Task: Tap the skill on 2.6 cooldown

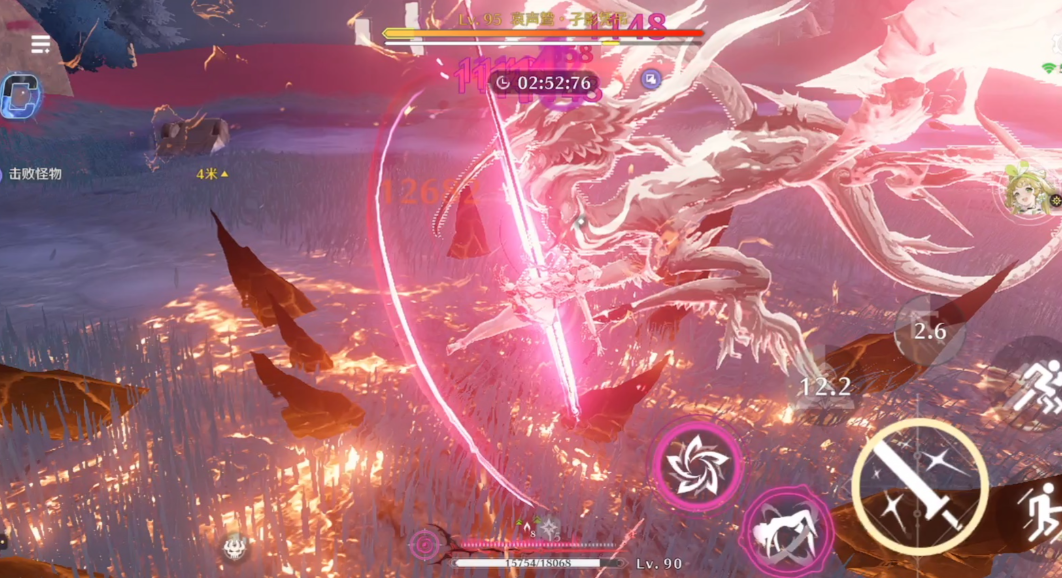Action: pos(930,331)
